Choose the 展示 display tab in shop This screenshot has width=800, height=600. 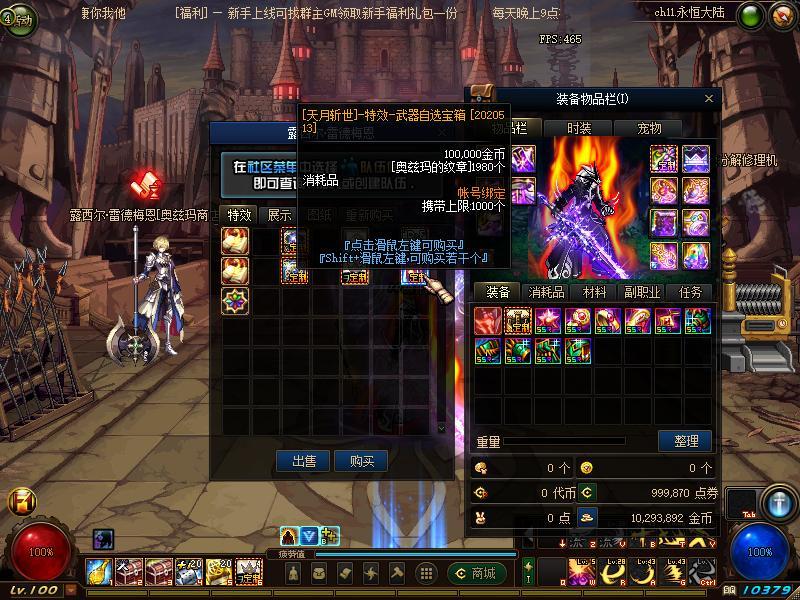[x=280, y=215]
